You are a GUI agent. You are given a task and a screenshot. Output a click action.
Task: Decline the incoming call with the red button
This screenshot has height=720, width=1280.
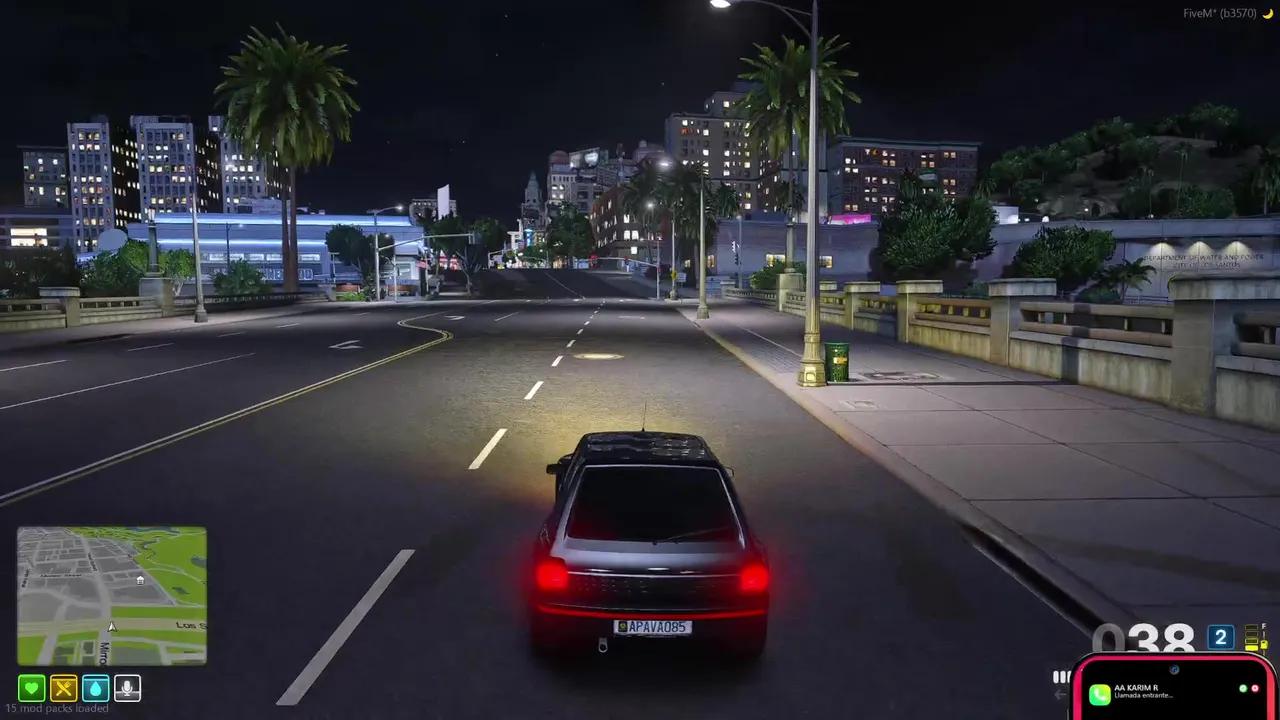point(1256,689)
